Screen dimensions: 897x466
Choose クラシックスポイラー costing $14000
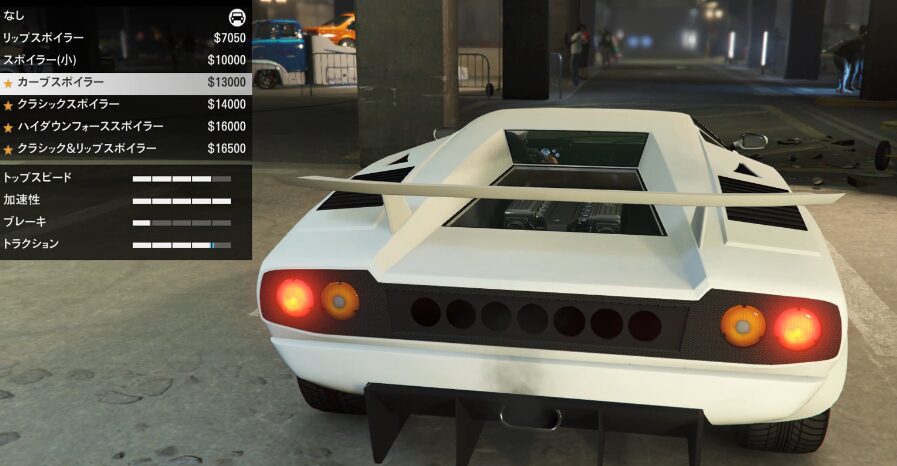(125, 104)
